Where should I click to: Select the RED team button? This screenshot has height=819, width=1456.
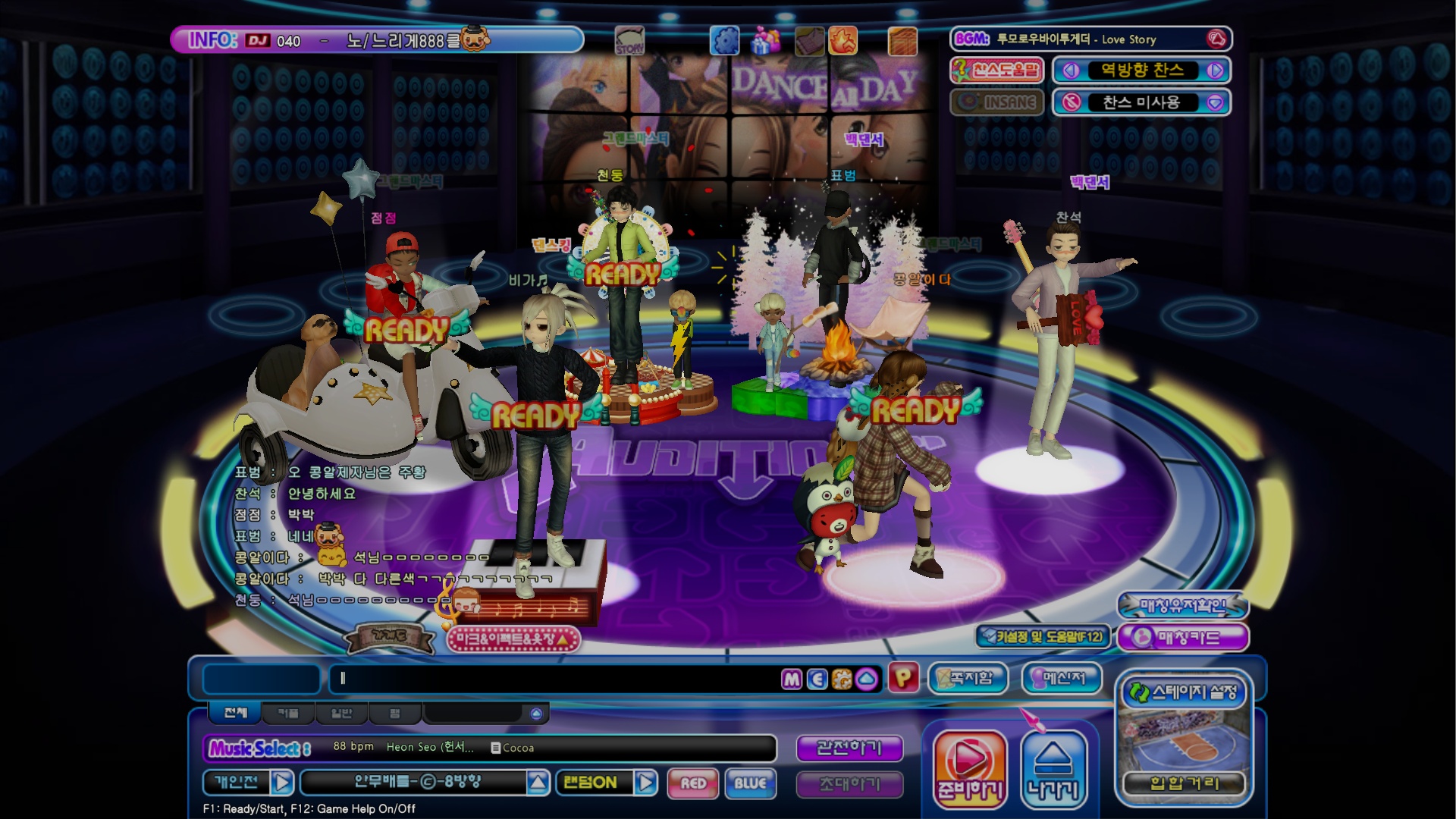pos(693,783)
